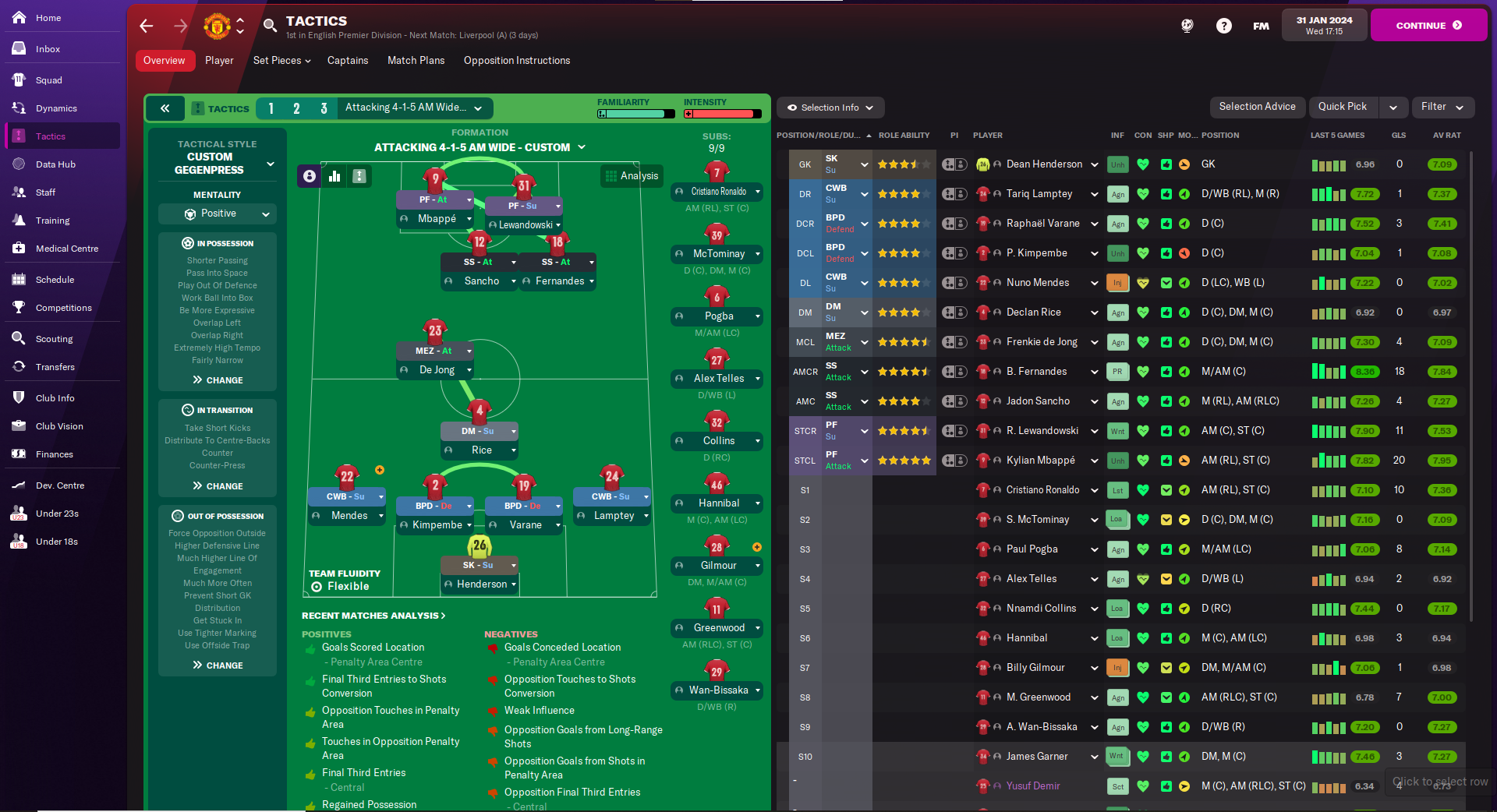Select Kylian Mbappé's row in the player list
The width and height of the screenshot is (1497, 812).
tap(1040, 461)
